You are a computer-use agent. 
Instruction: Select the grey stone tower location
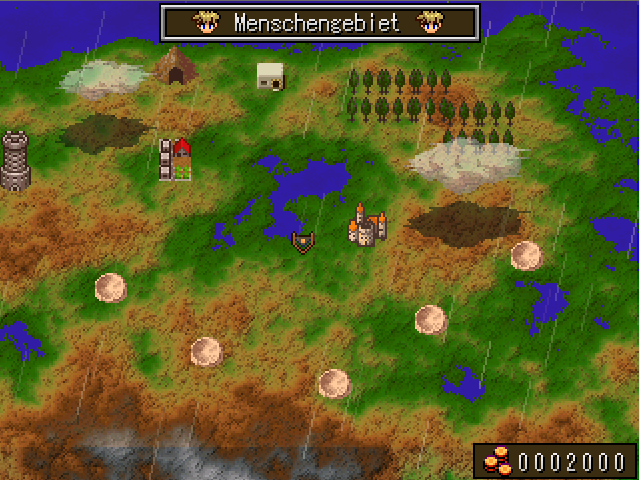[x=15, y=161]
